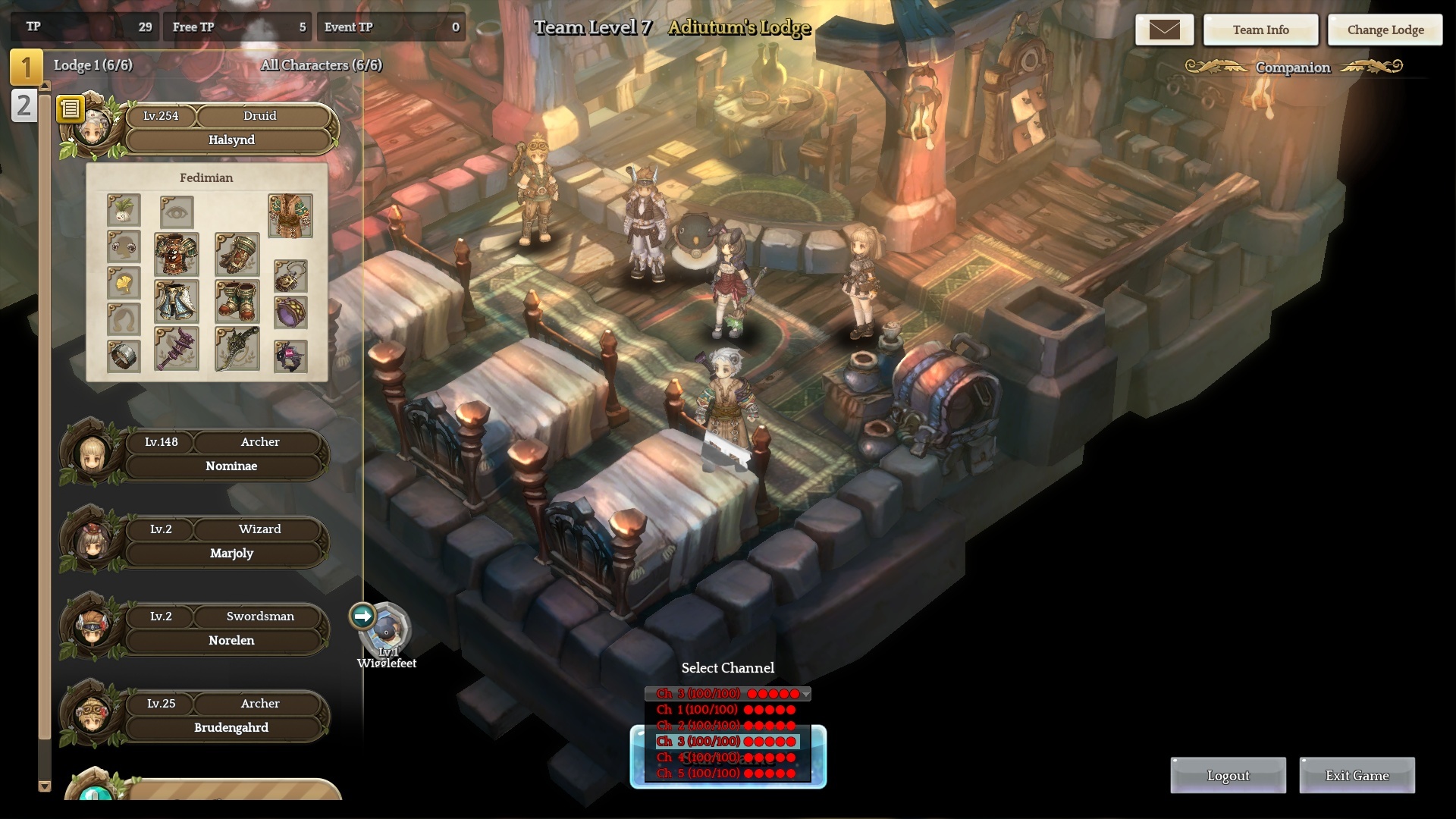The width and height of the screenshot is (1456, 819).
Task: Select the Druid character Halsynd
Action: (231, 140)
